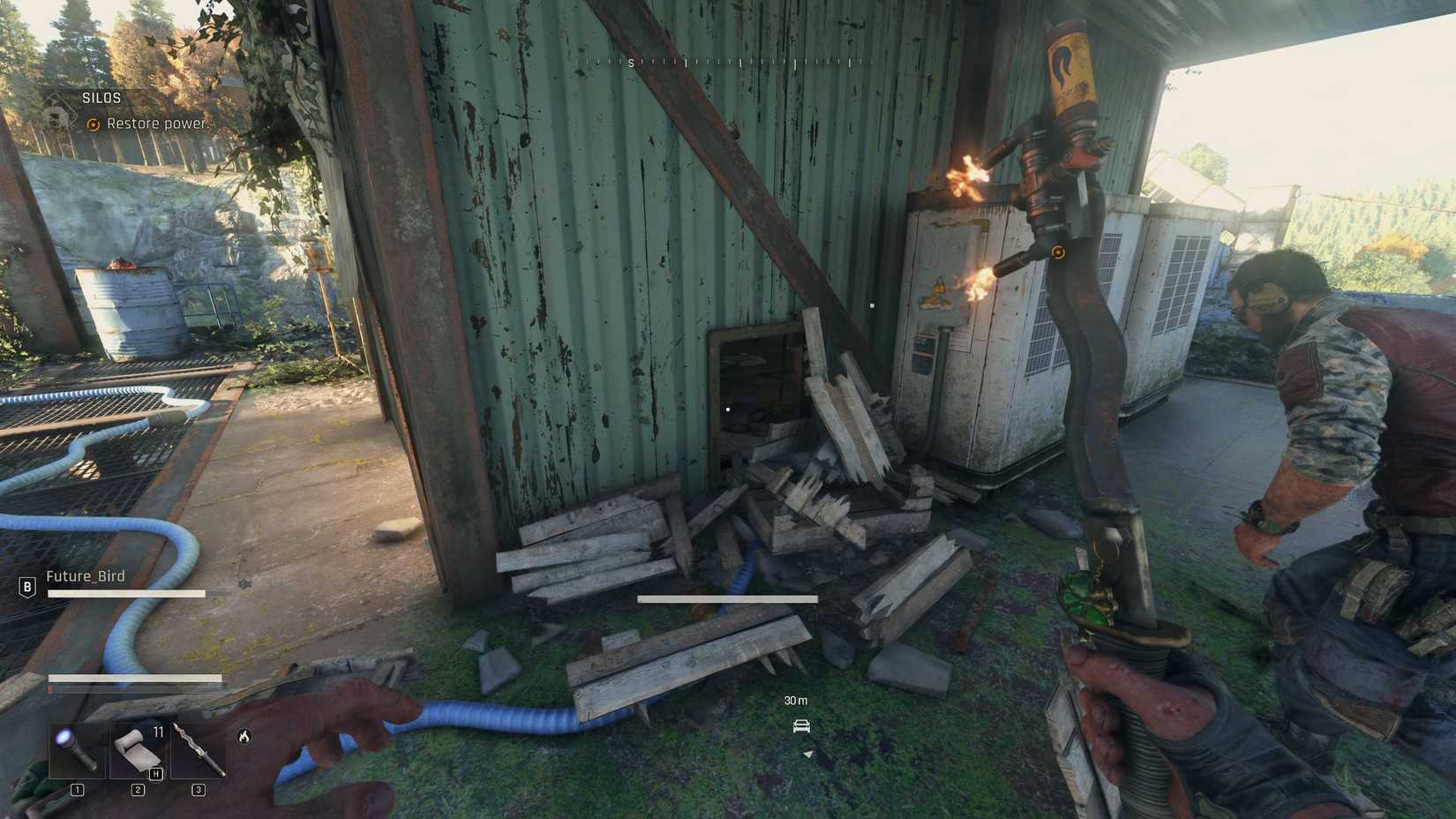1456x819 pixels.
Task: Toggle the B indicator badge
Action: (26, 584)
